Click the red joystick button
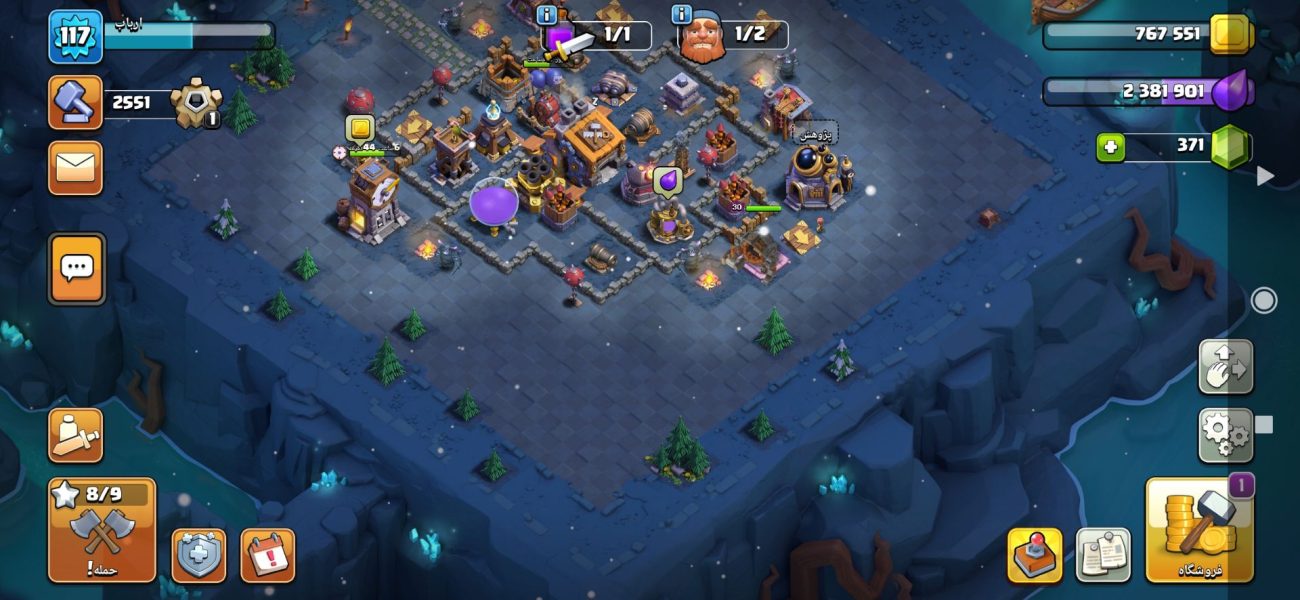 click(x=1034, y=555)
